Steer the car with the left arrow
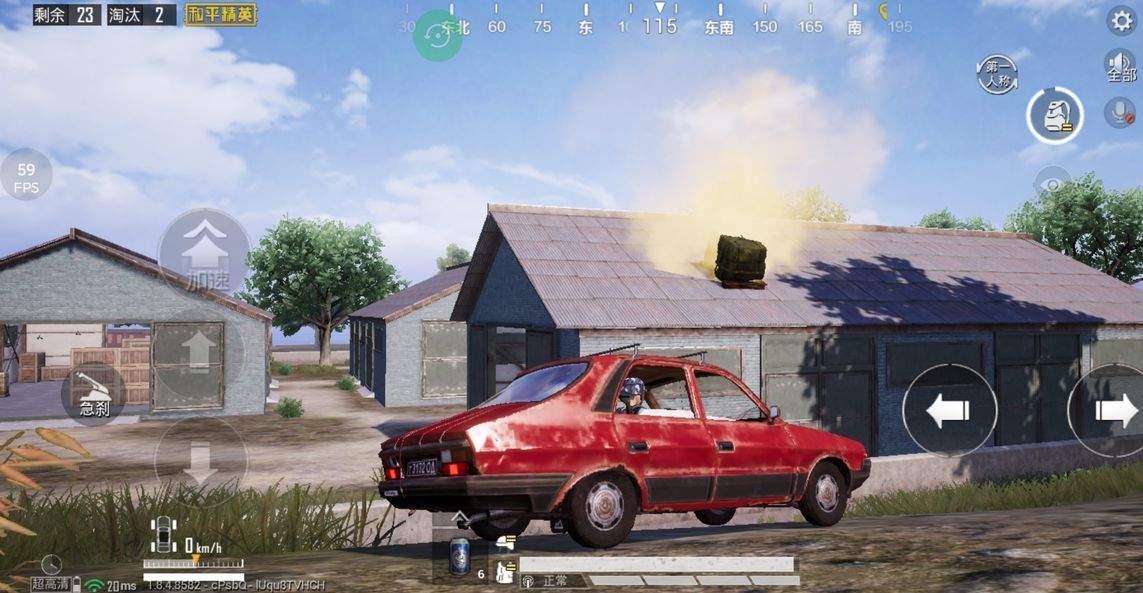The image size is (1143, 593). pyautogui.click(x=949, y=410)
